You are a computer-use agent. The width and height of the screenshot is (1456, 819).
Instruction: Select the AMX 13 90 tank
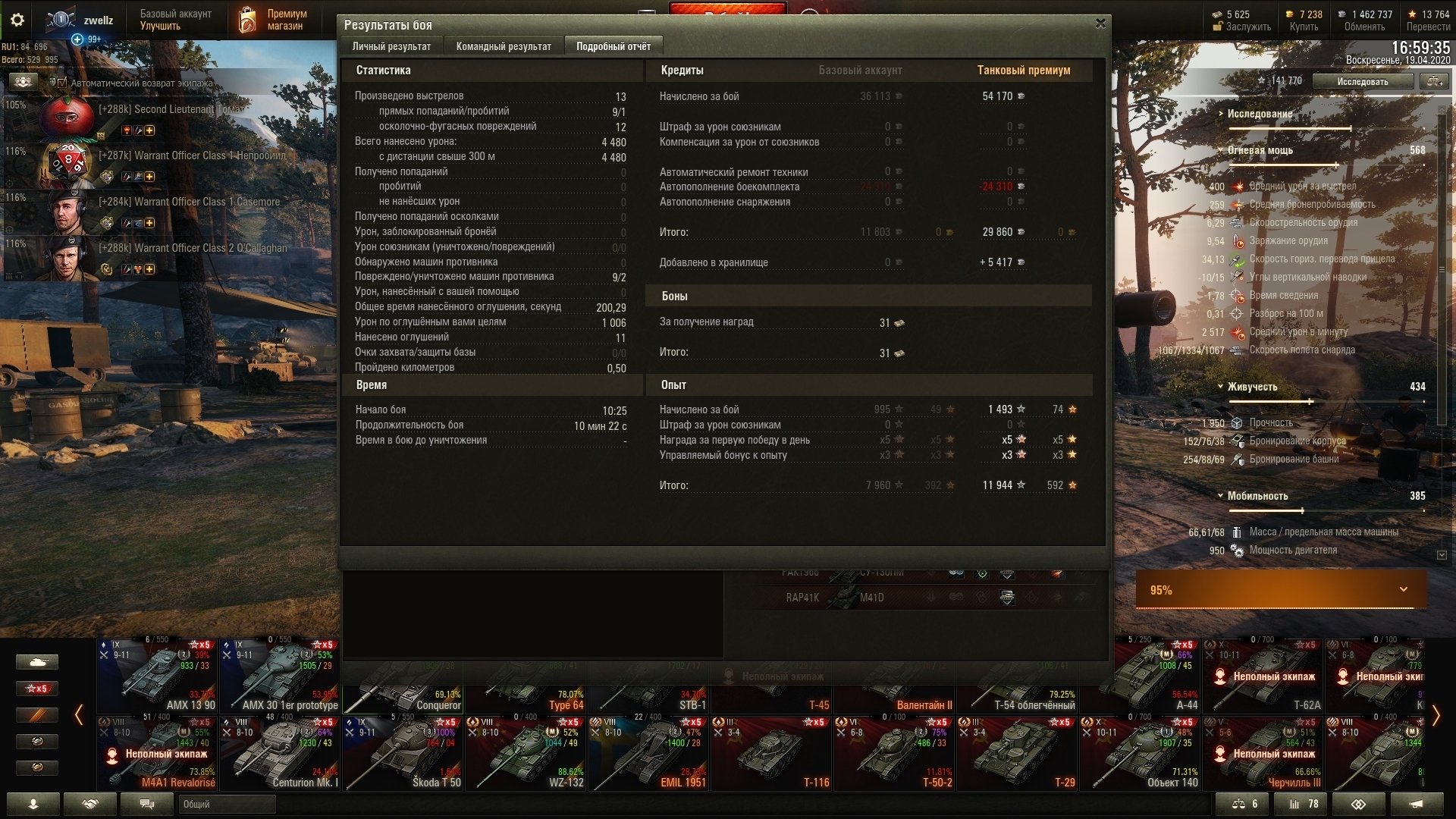158,675
